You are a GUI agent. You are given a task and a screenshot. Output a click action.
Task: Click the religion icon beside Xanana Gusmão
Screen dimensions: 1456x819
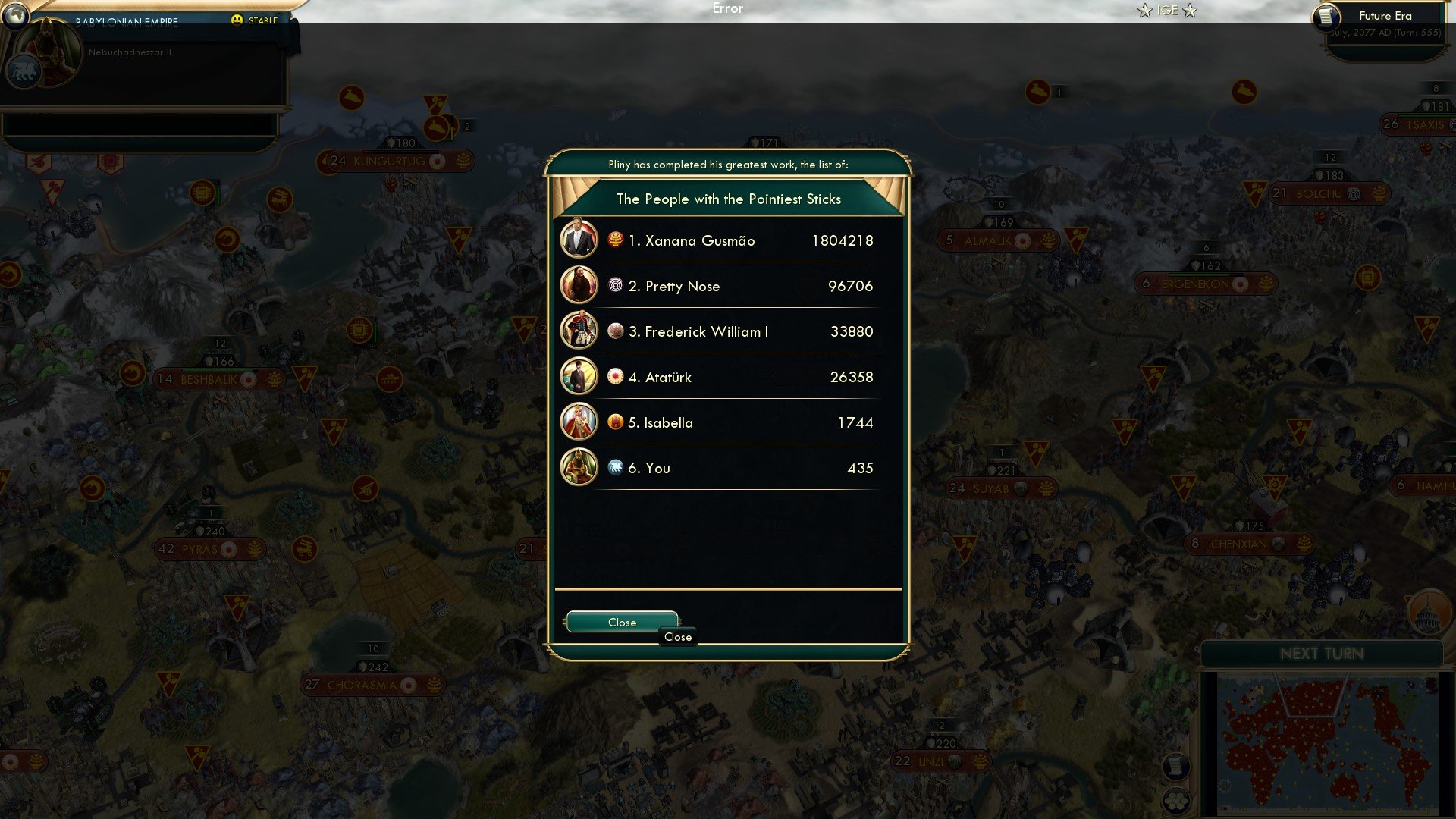click(x=614, y=240)
